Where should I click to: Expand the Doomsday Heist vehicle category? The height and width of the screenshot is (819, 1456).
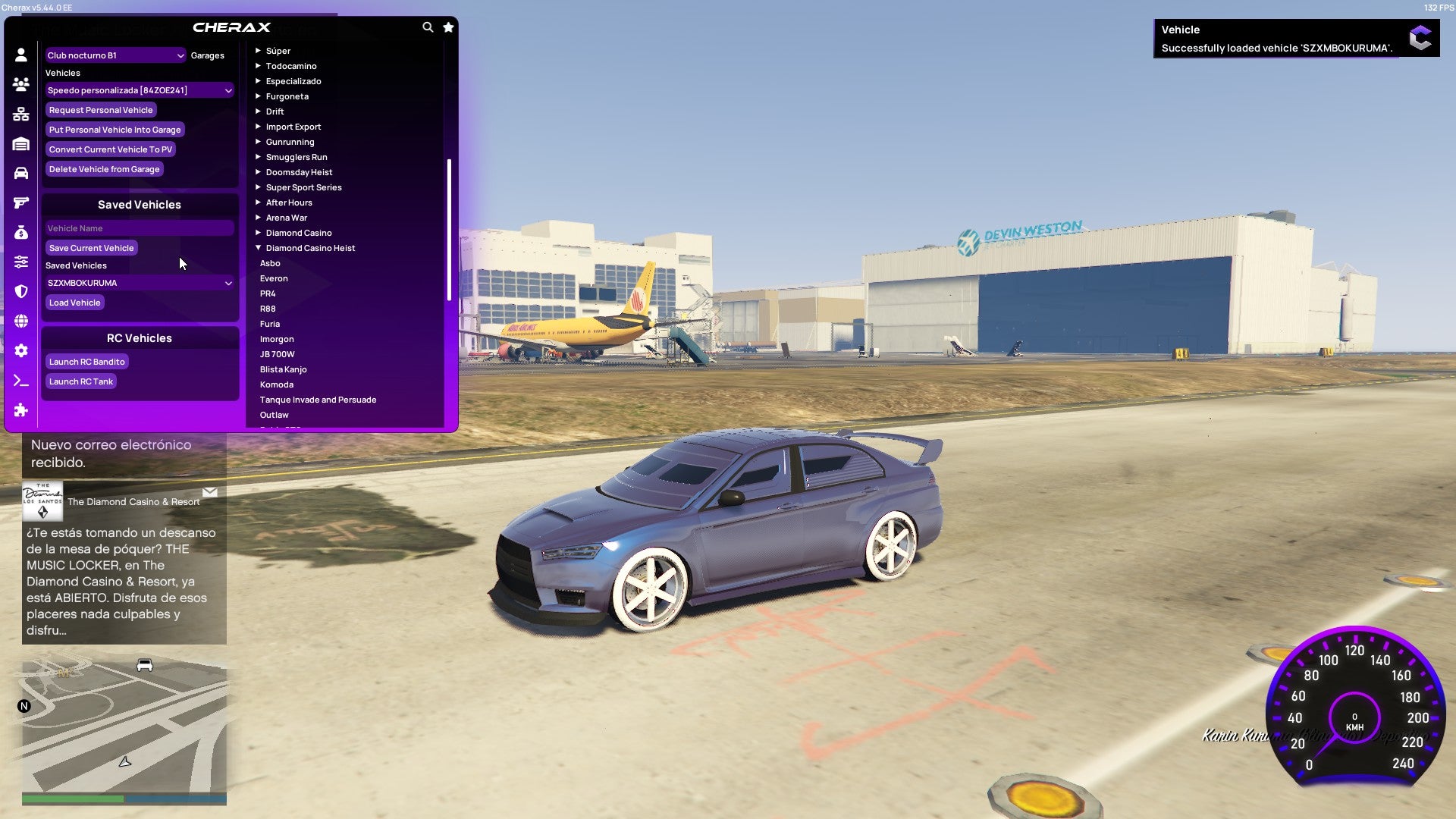tap(298, 171)
